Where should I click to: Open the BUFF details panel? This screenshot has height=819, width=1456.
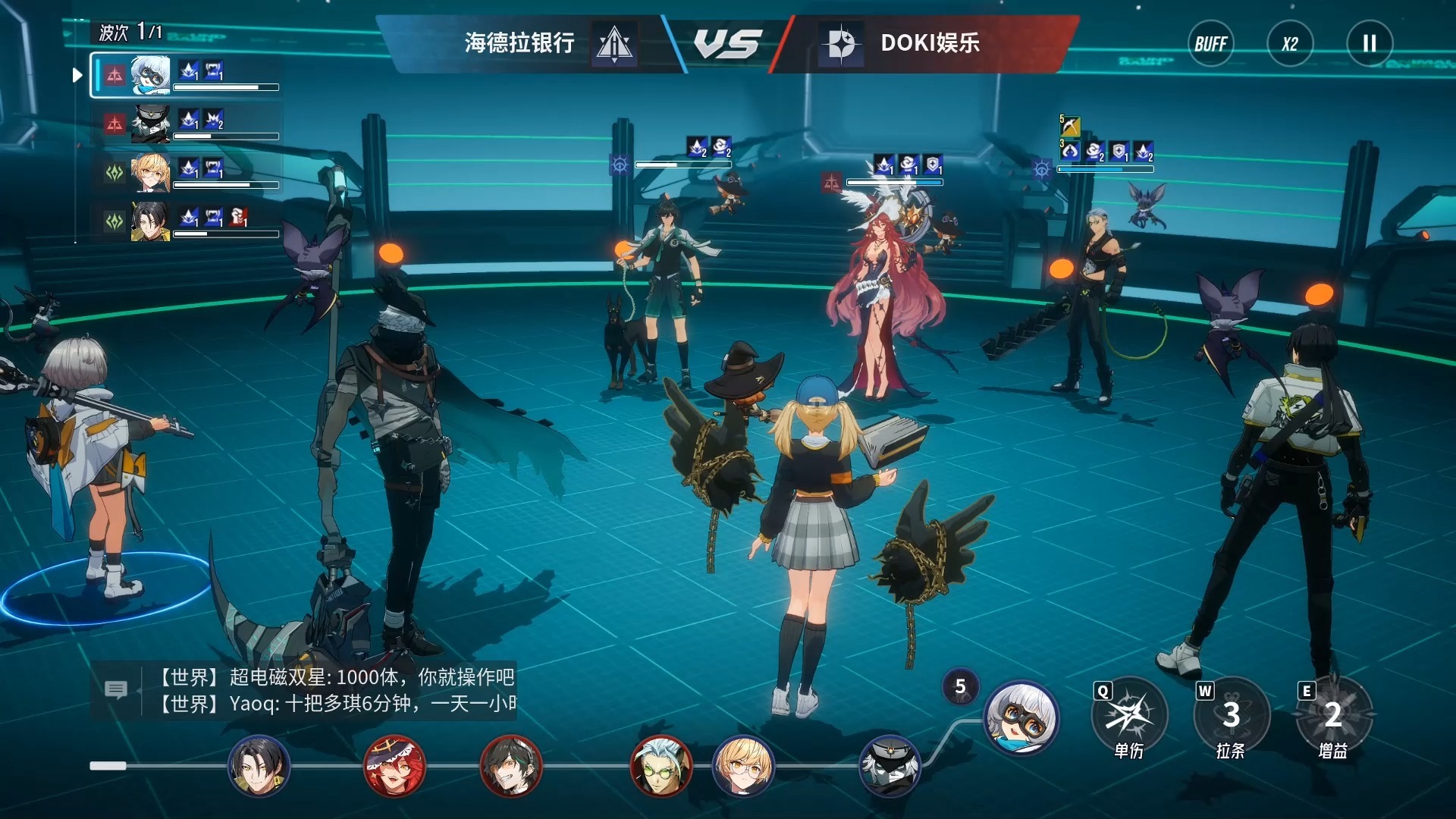point(1210,44)
